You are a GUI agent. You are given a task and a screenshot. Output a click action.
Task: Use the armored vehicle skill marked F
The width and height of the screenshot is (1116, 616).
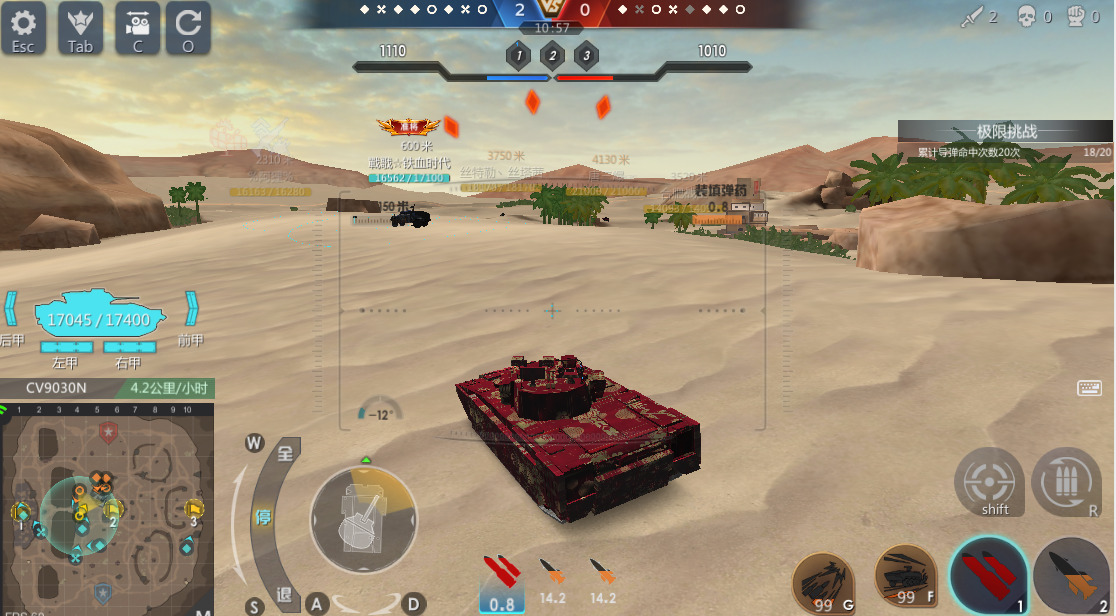pos(905,576)
